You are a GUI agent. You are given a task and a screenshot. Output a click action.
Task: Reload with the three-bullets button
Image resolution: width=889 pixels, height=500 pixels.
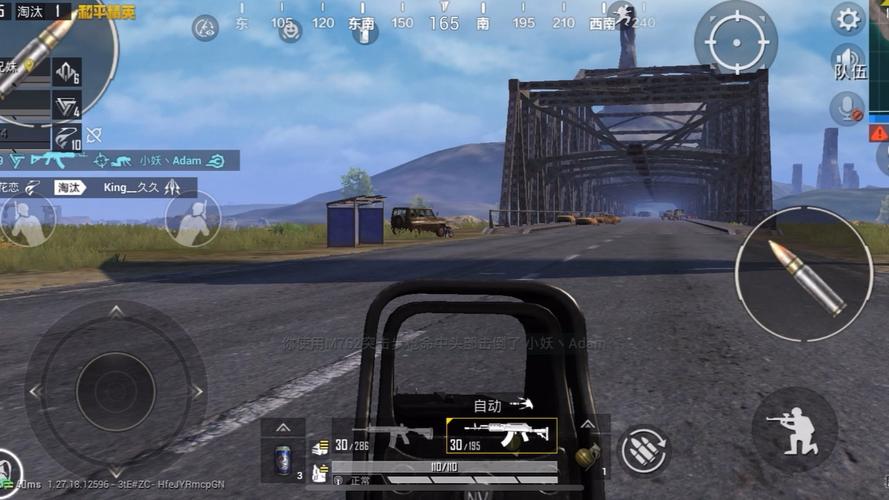[x=644, y=450]
